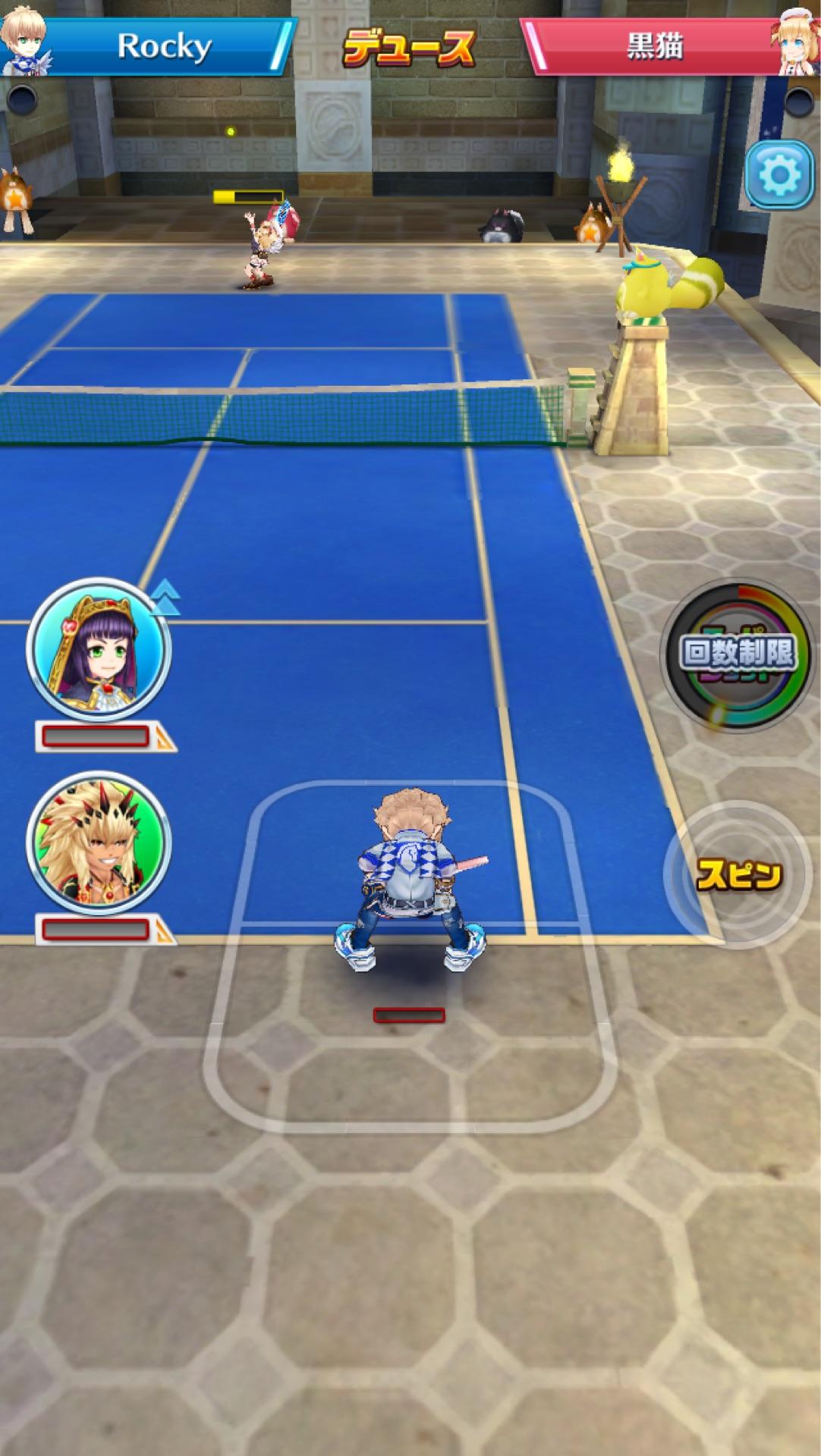
Task: Tap the スピン spin shot button
Action: point(738,874)
